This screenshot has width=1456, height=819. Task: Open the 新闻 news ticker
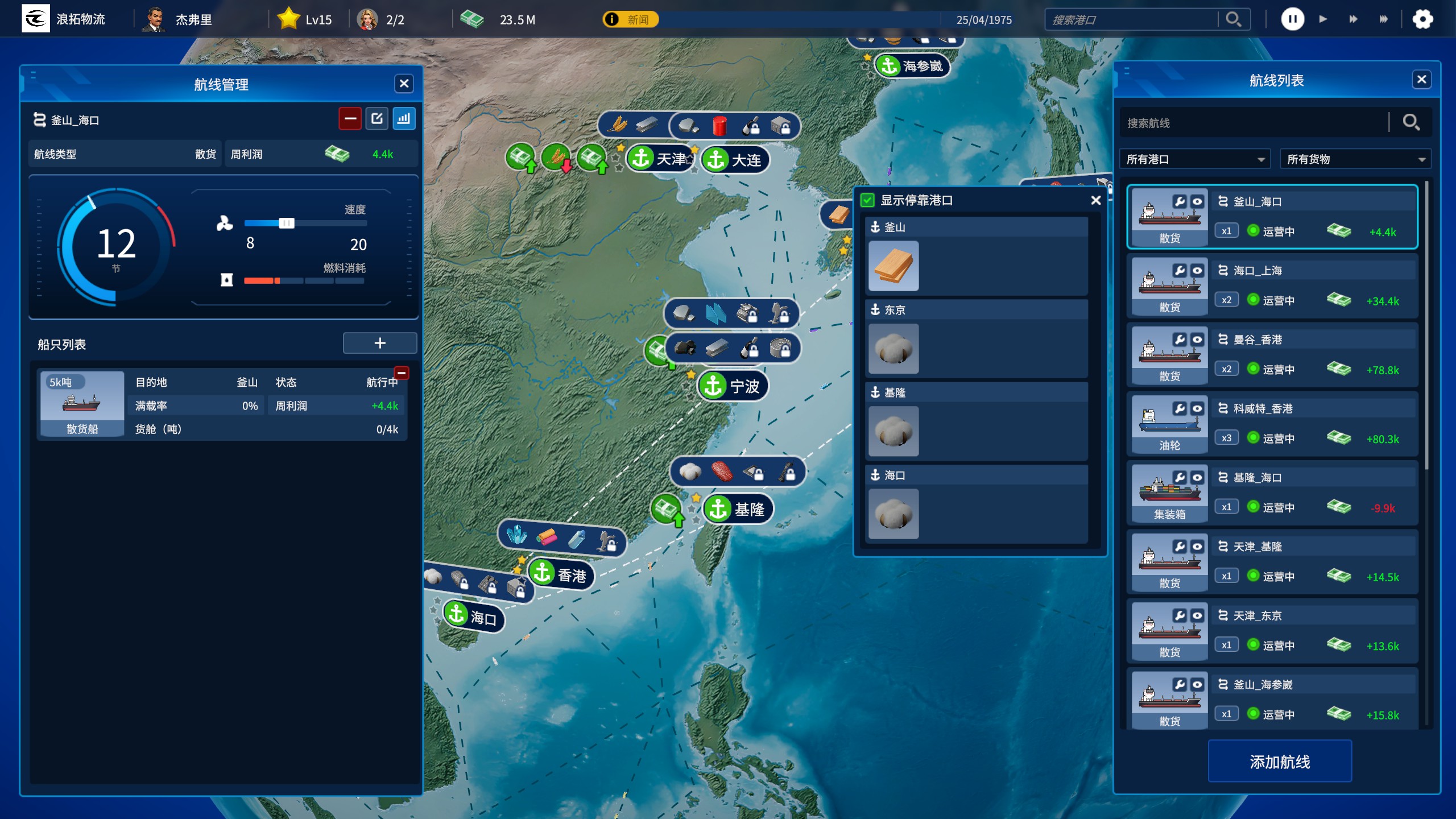(631, 20)
